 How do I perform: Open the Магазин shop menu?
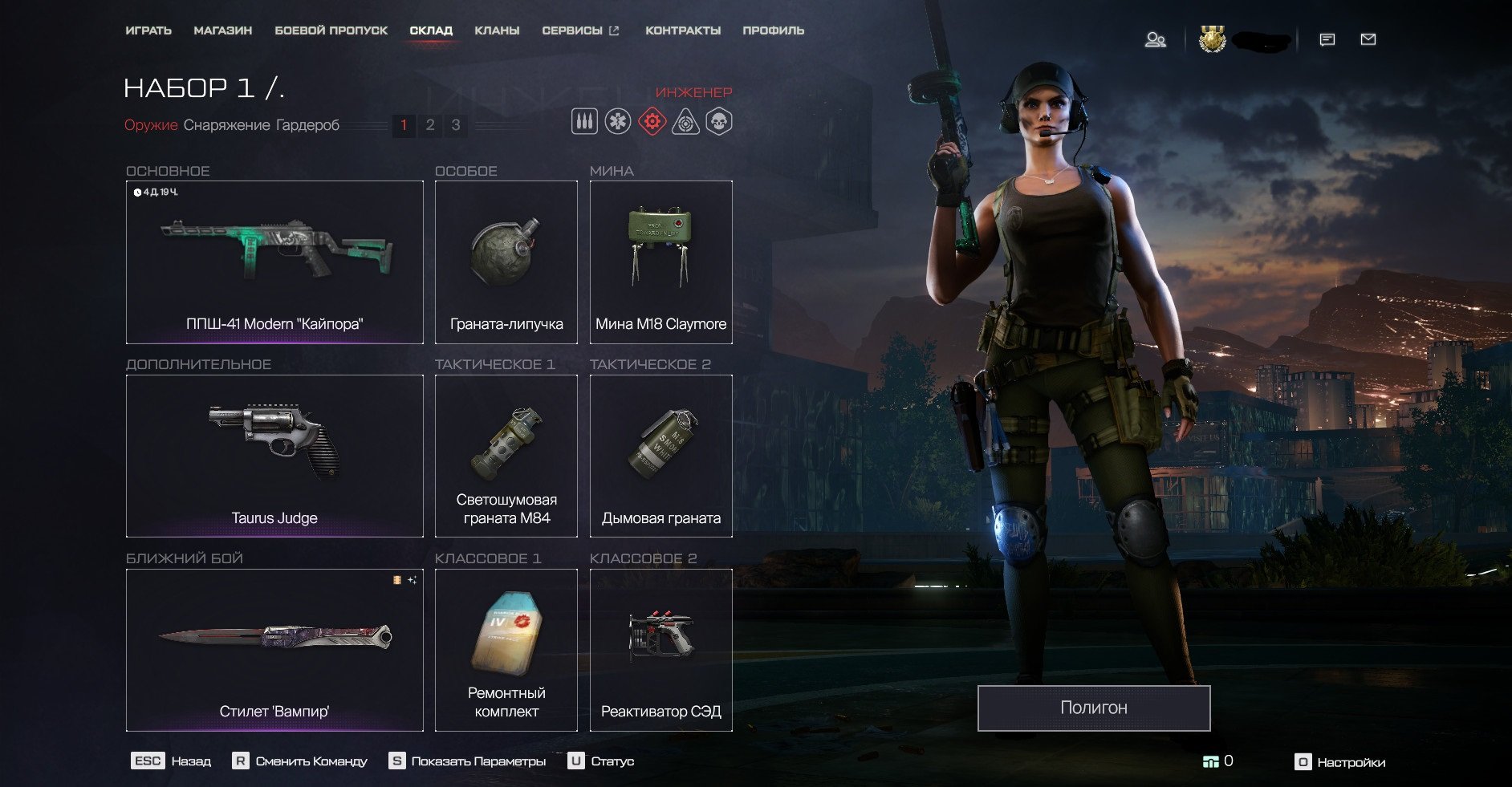[x=222, y=30]
